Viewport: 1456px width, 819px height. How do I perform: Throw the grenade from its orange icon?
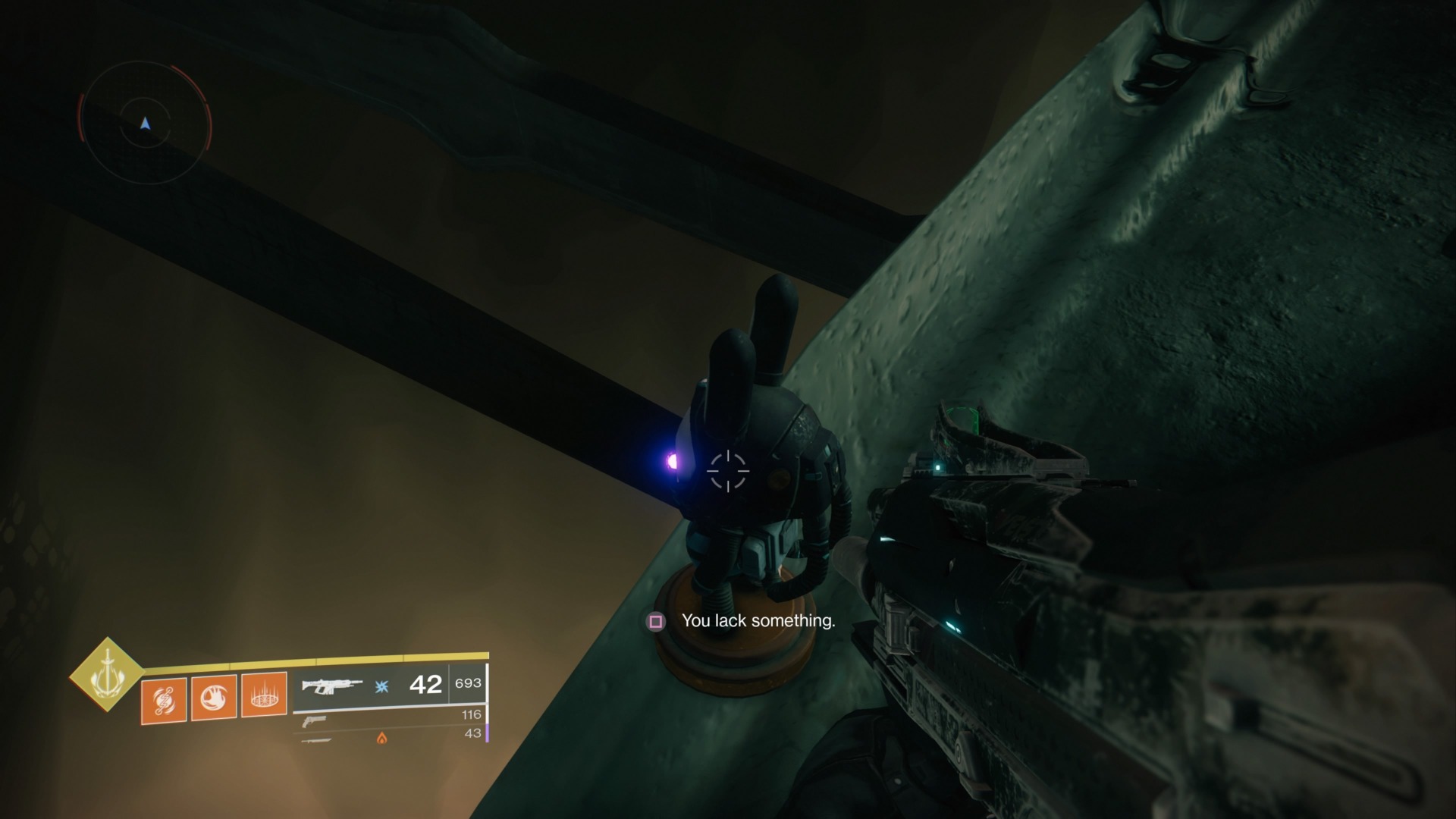163,699
